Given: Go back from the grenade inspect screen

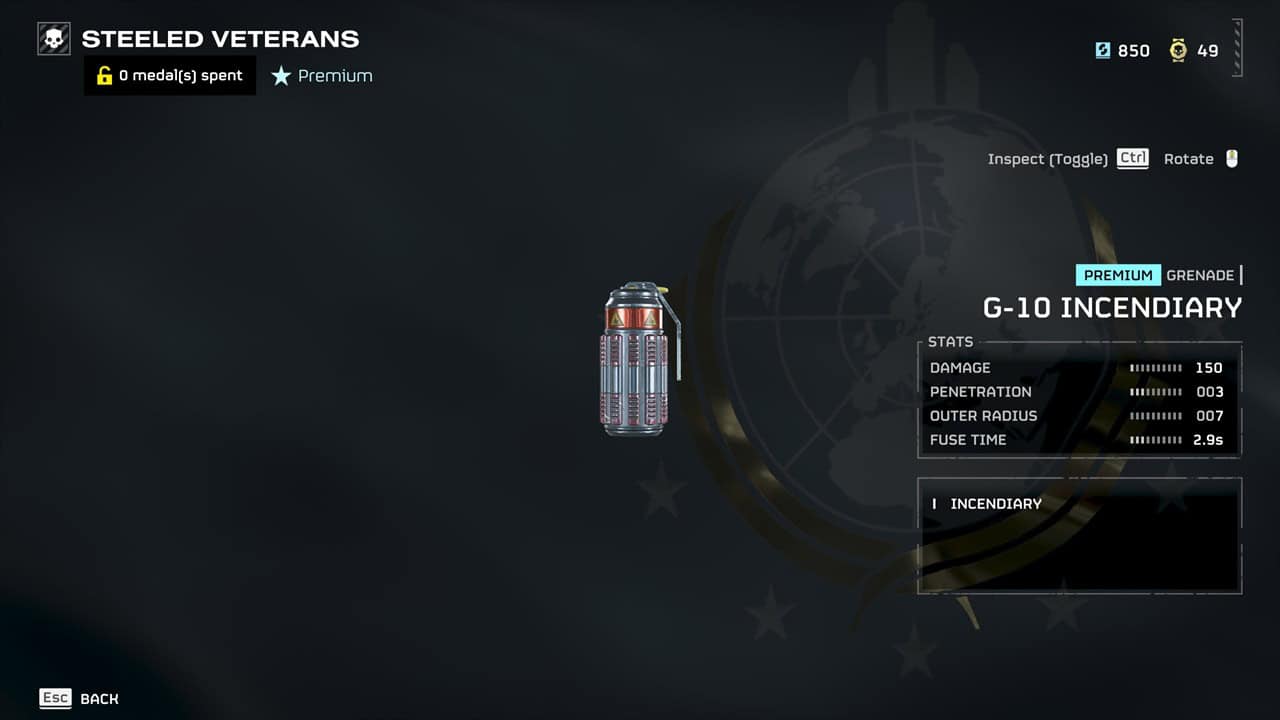Looking at the screenshot, I should pos(79,698).
